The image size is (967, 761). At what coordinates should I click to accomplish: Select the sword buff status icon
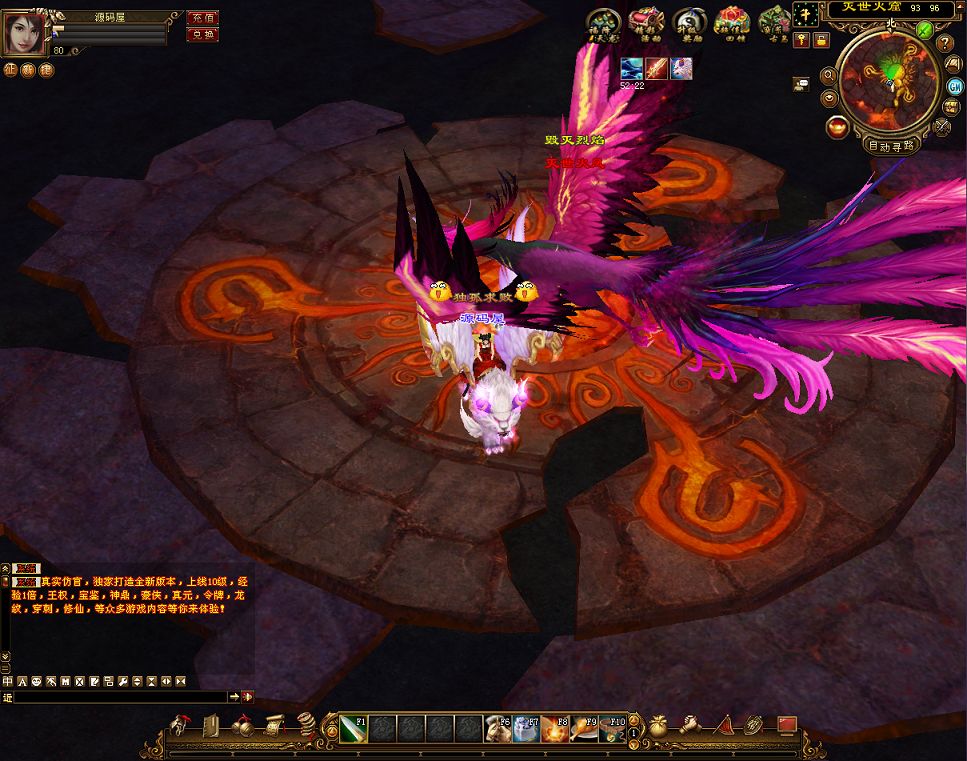[656, 69]
